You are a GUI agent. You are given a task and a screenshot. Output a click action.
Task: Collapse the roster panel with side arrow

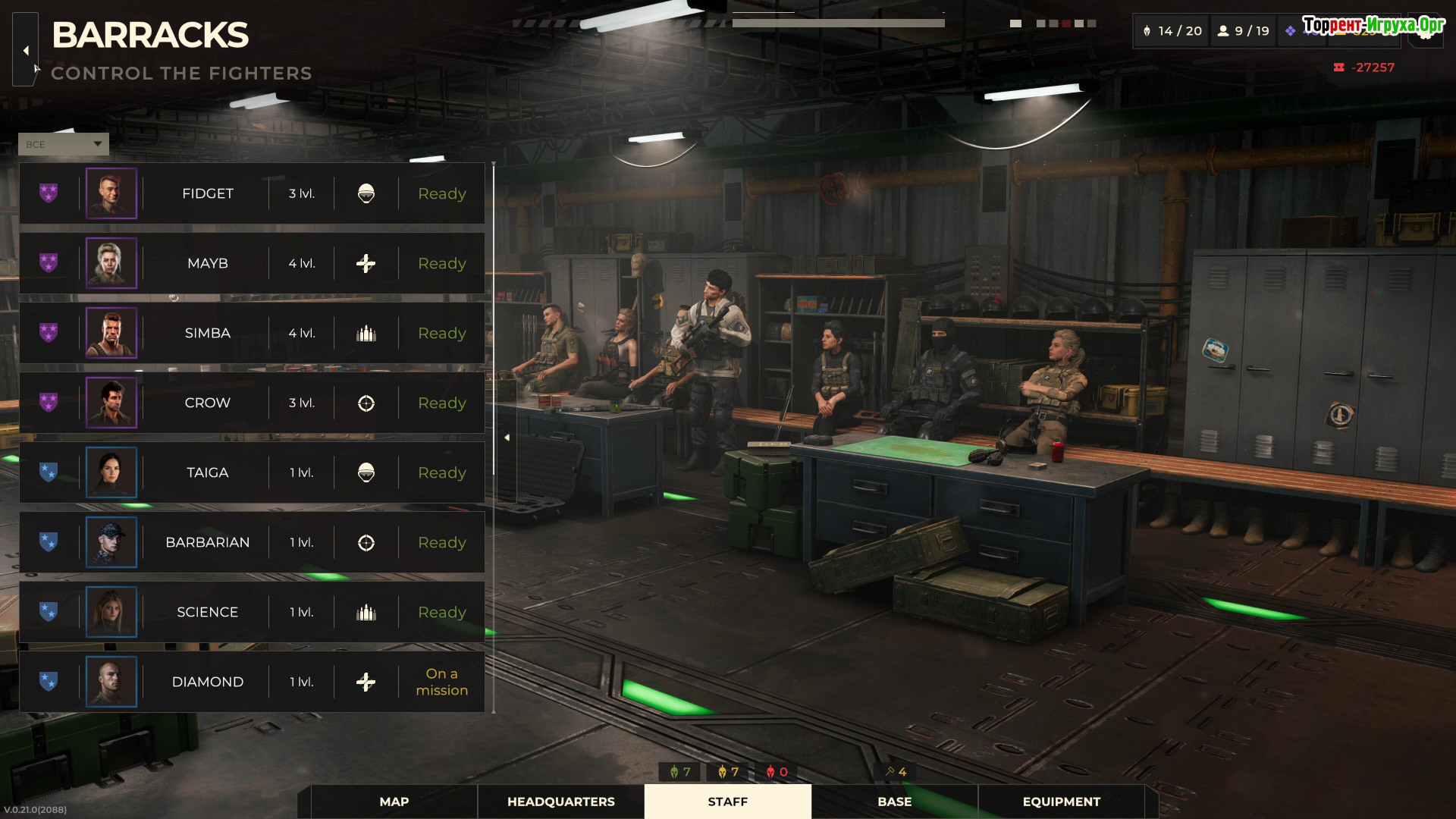[507, 438]
